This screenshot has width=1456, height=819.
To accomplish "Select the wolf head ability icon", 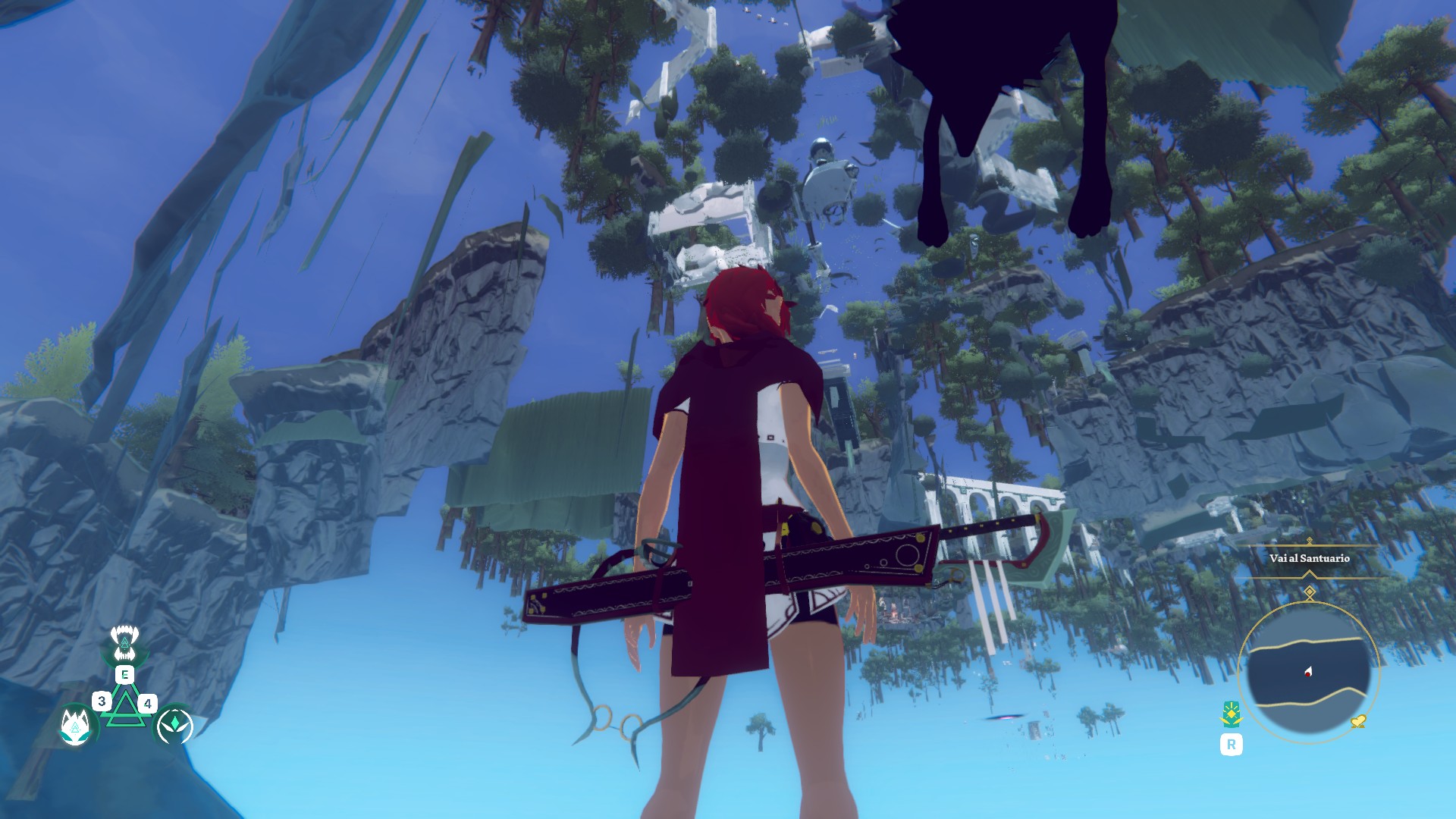I will [x=76, y=726].
